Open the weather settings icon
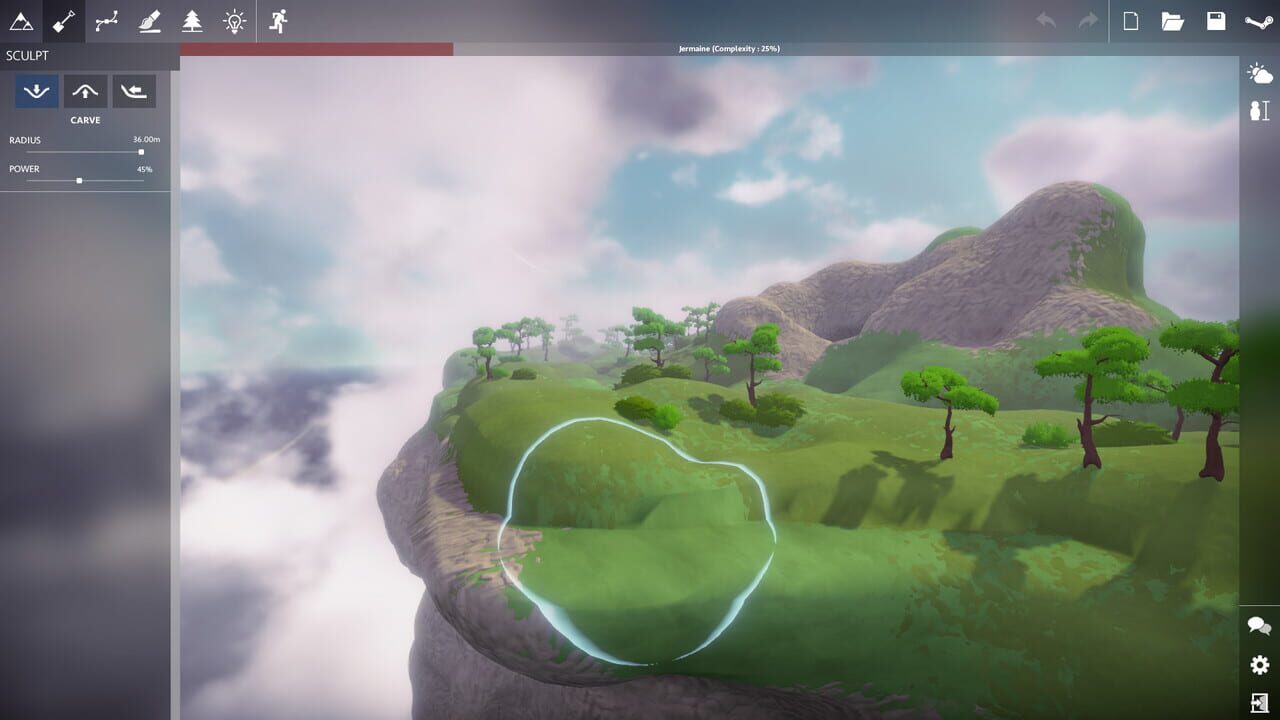Viewport: 1280px width, 720px height. tap(1258, 72)
